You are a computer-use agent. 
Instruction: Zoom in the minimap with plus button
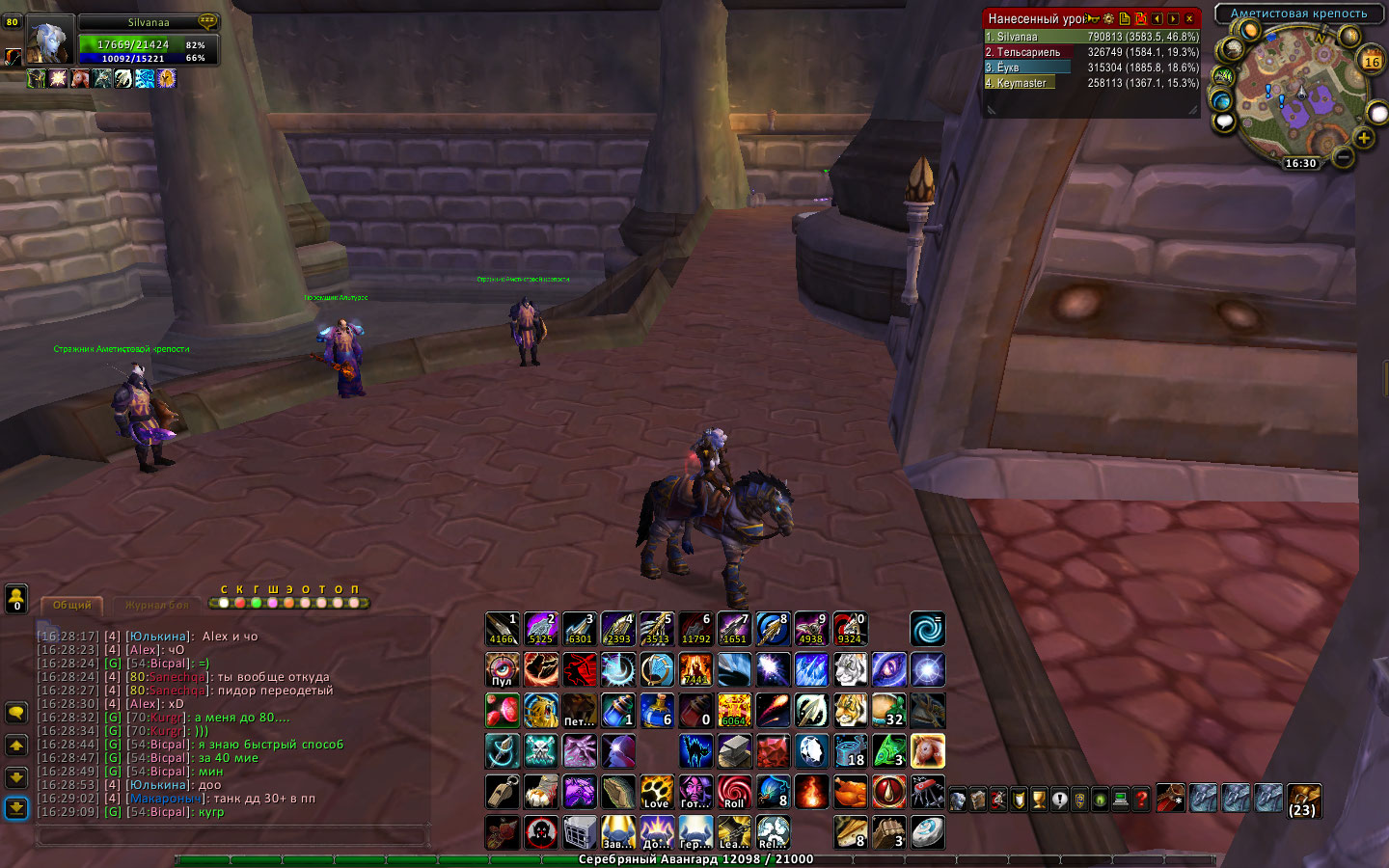[x=1363, y=138]
